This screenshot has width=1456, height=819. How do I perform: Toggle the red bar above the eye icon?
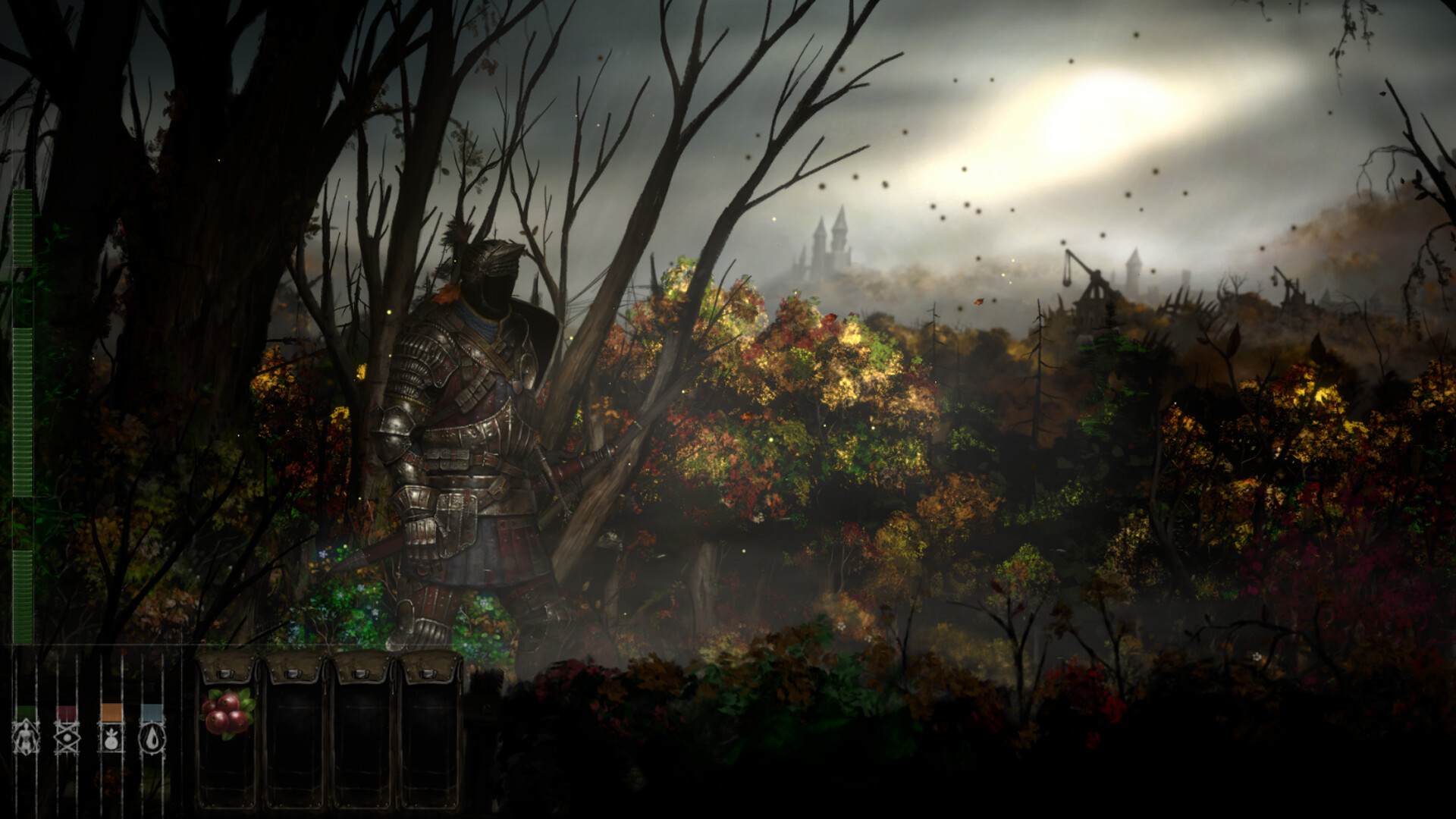pyautogui.click(x=67, y=713)
